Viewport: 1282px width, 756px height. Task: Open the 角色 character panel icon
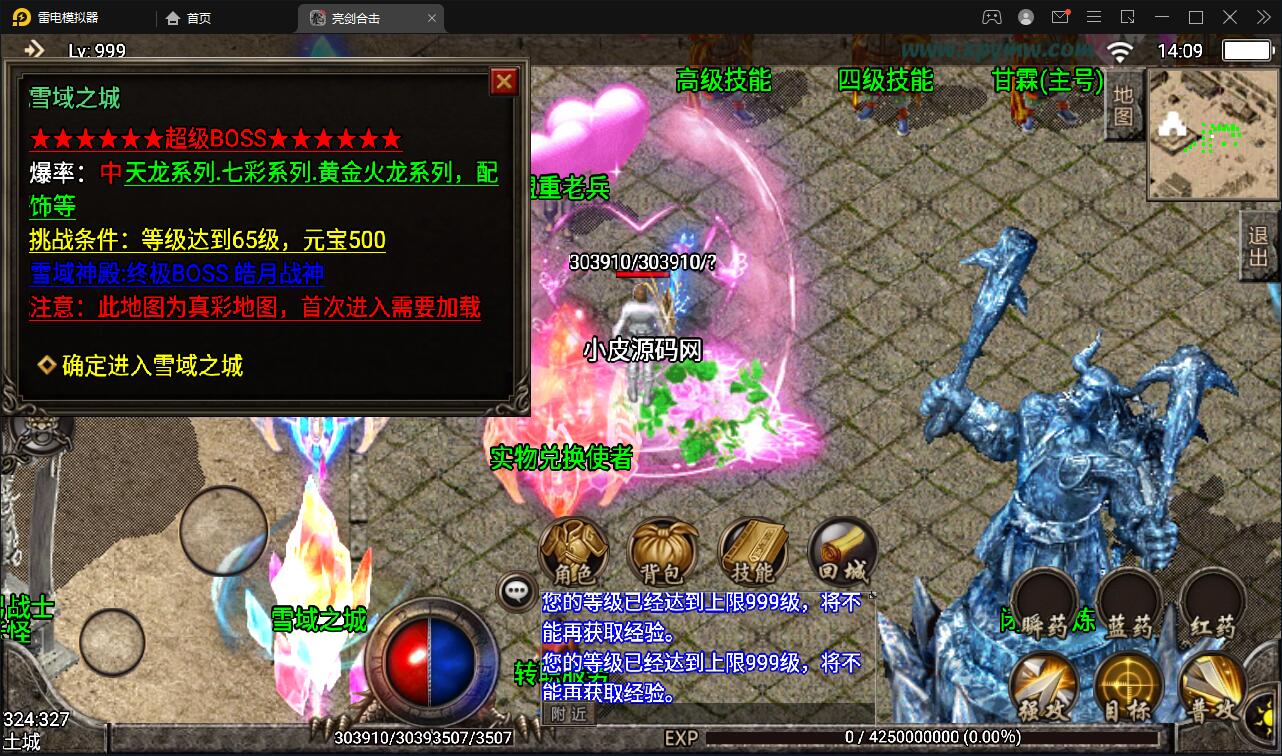click(x=572, y=552)
